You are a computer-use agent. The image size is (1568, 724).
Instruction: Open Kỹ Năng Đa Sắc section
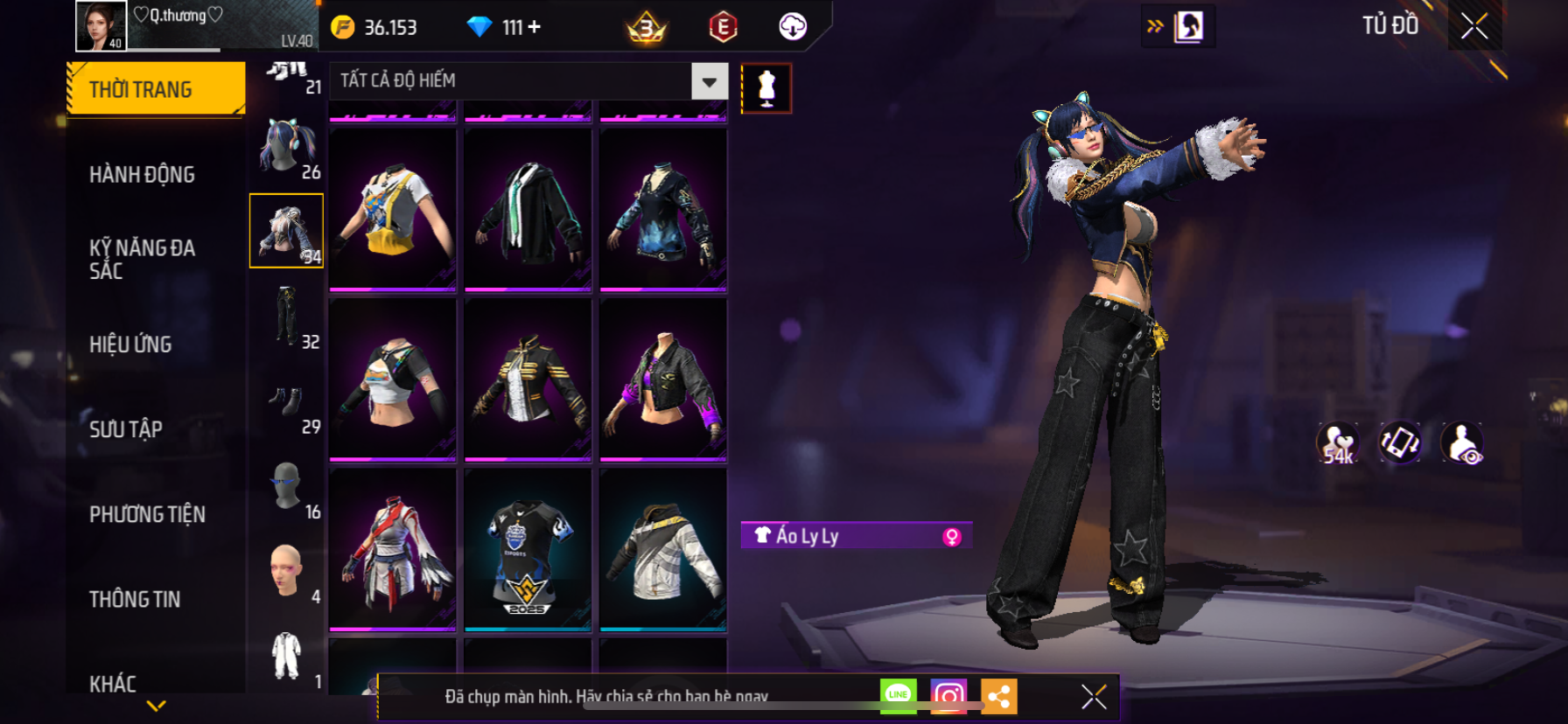pos(142,259)
